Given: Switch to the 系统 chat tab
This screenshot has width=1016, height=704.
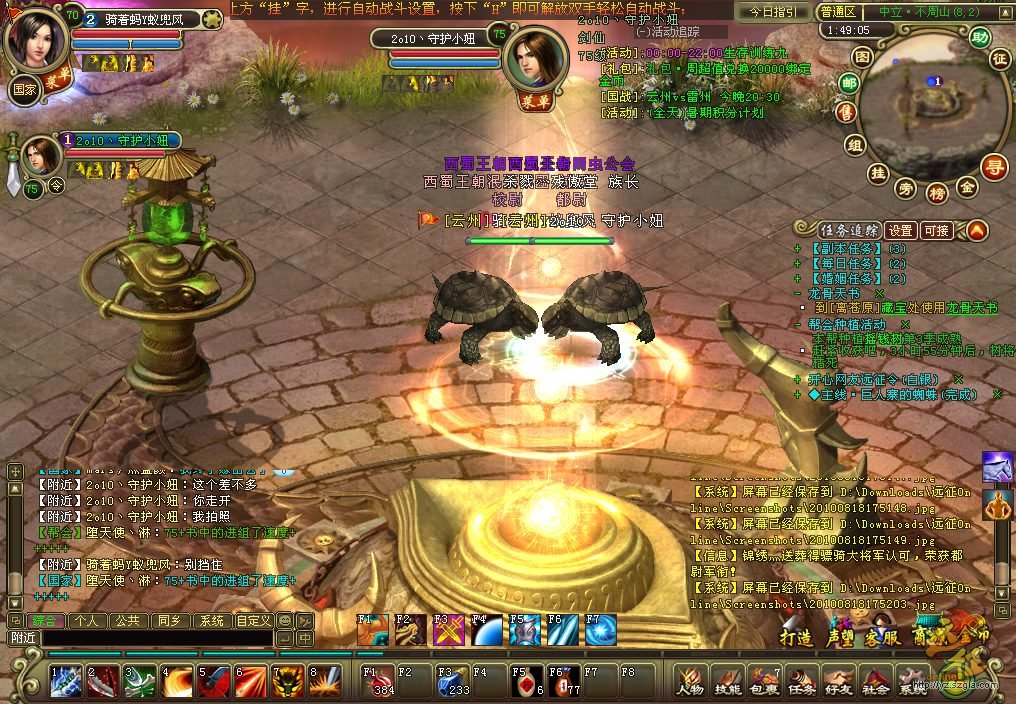Looking at the screenshot, I should [210, 621].
